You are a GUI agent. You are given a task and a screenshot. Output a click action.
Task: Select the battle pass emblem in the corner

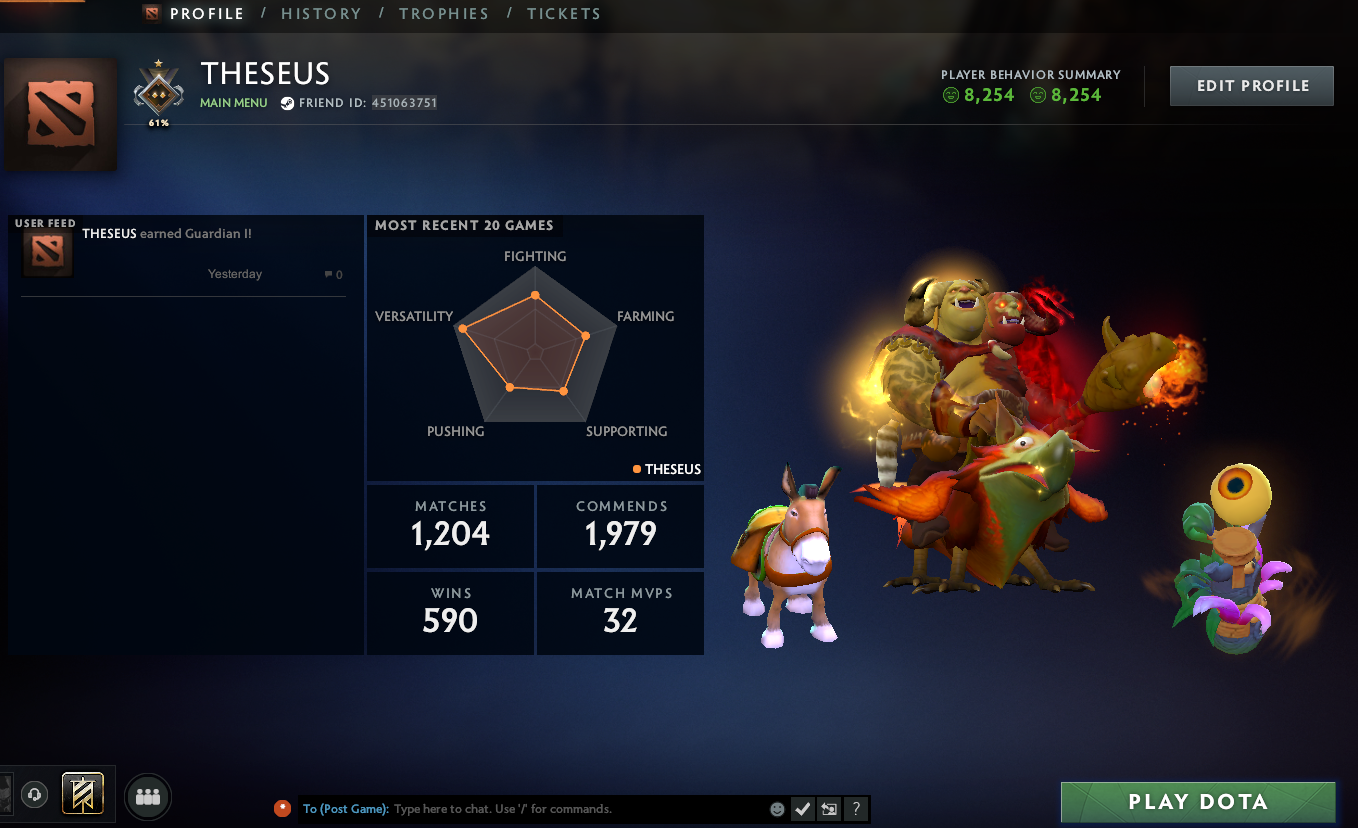85,793
